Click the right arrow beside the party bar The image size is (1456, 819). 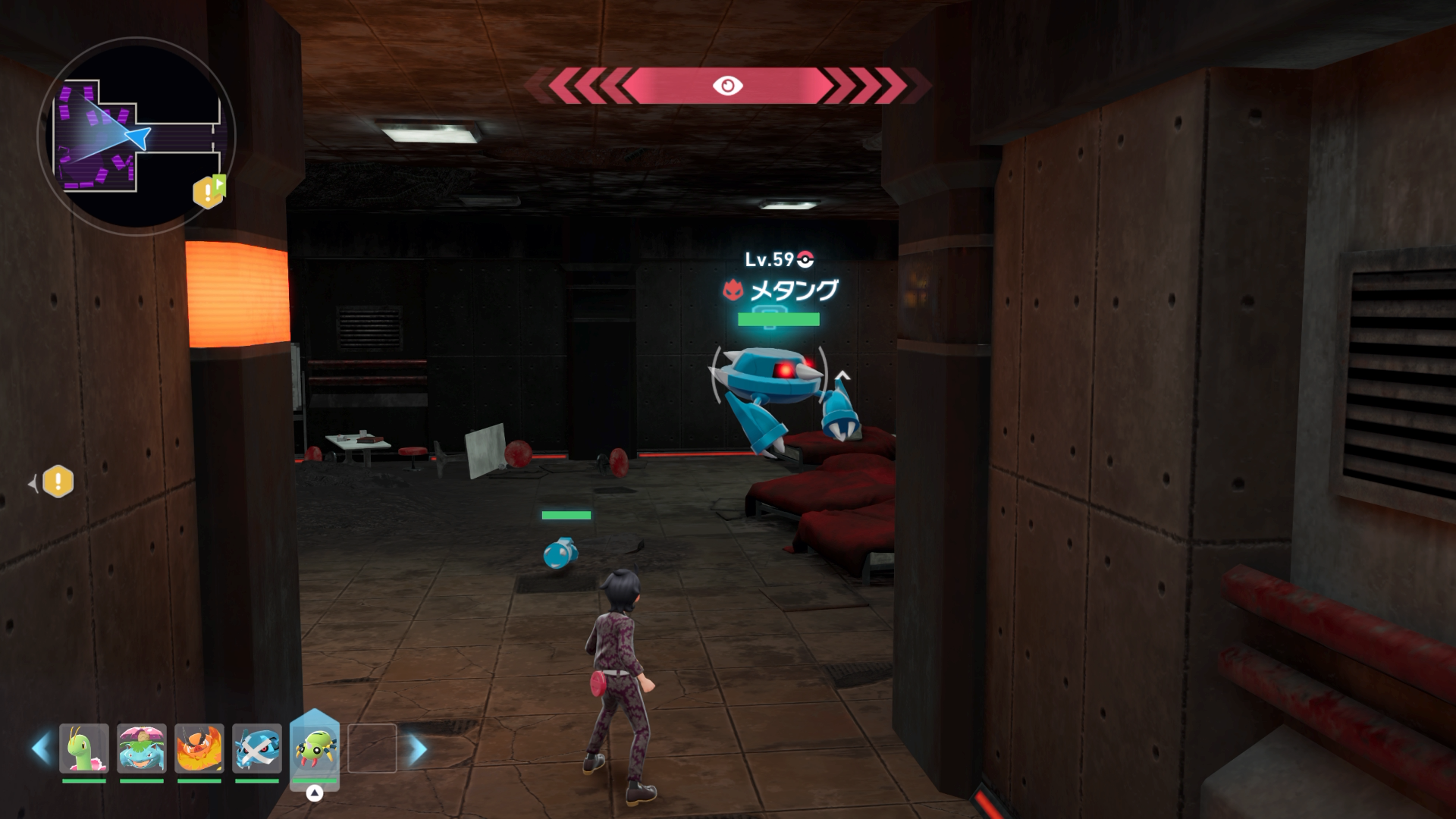pyautogui.click(x=418, y=749)
